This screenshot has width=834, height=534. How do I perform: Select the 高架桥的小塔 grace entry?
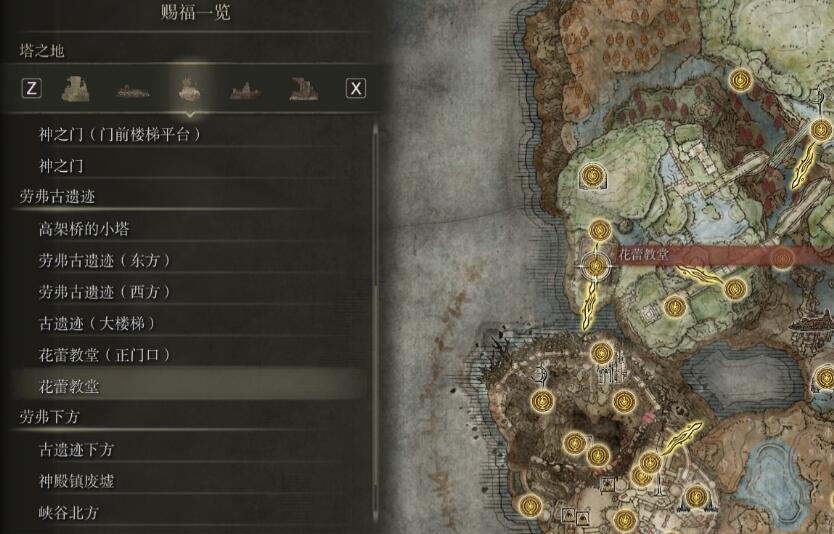(83, 229)
